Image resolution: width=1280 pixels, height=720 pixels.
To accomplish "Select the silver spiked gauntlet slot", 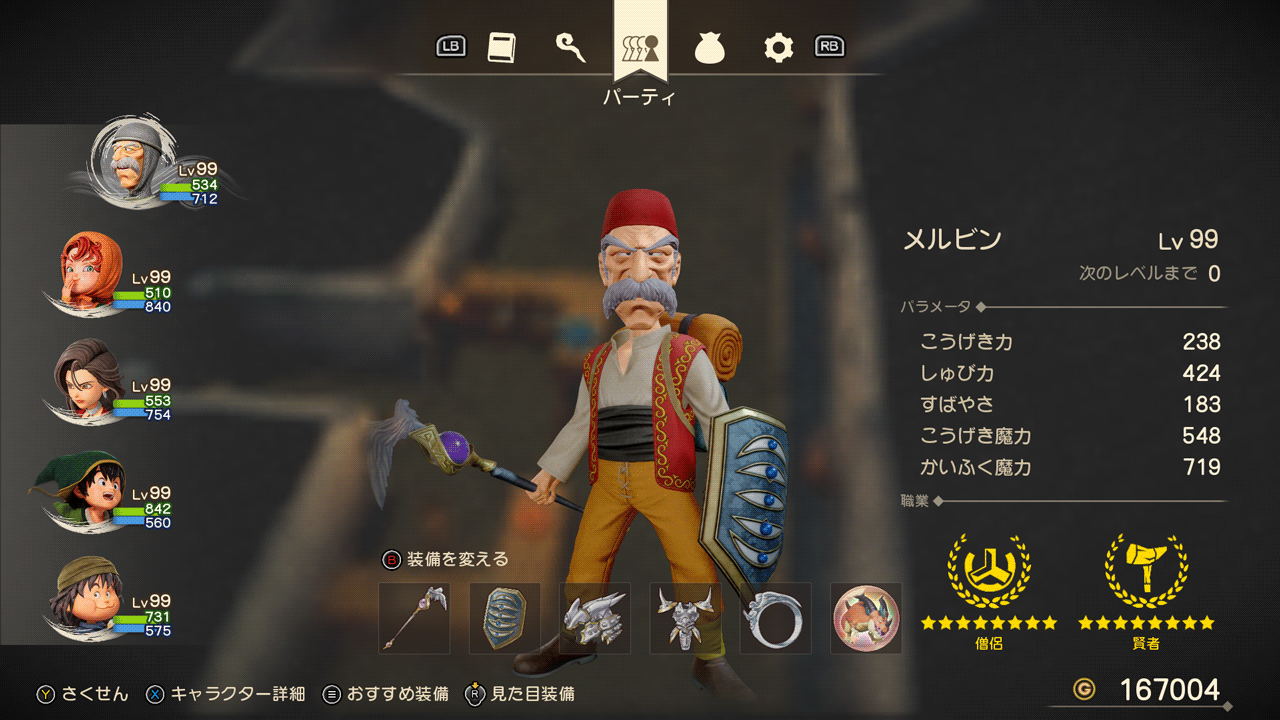I will (594, 618).
